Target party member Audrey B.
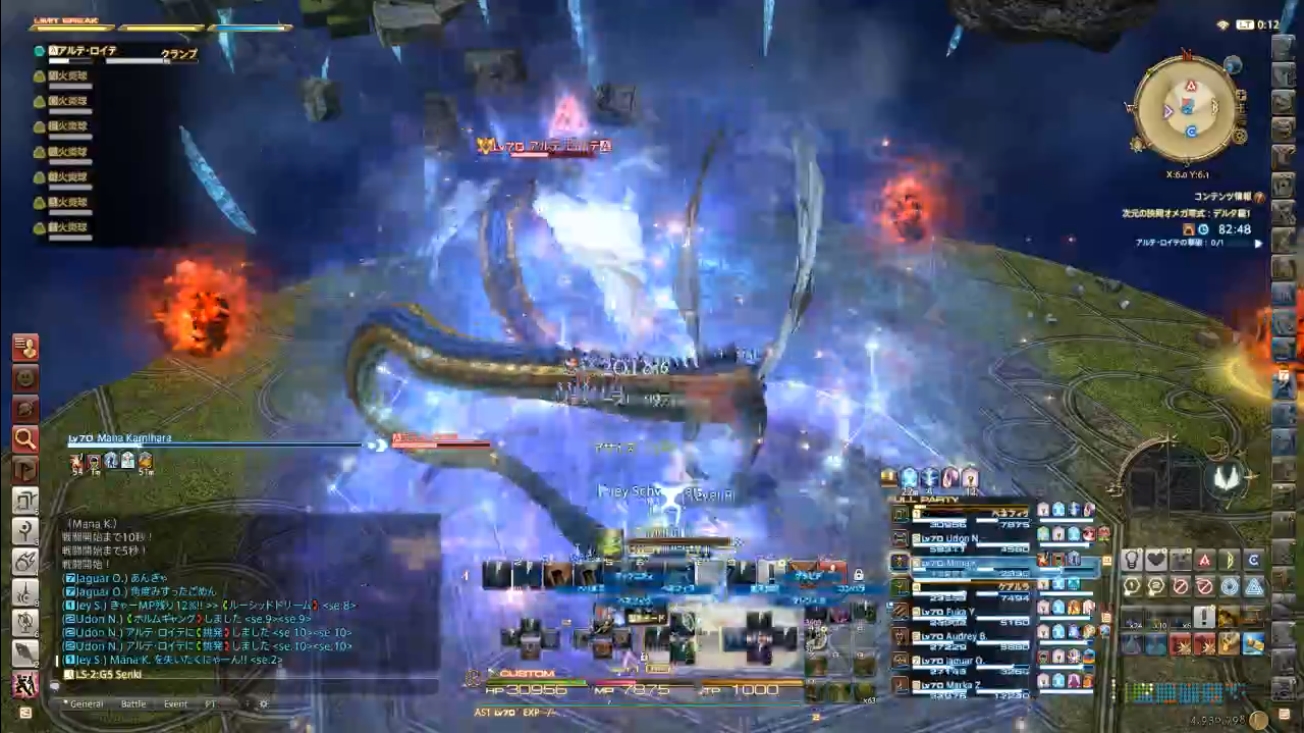 coord(960,636)
